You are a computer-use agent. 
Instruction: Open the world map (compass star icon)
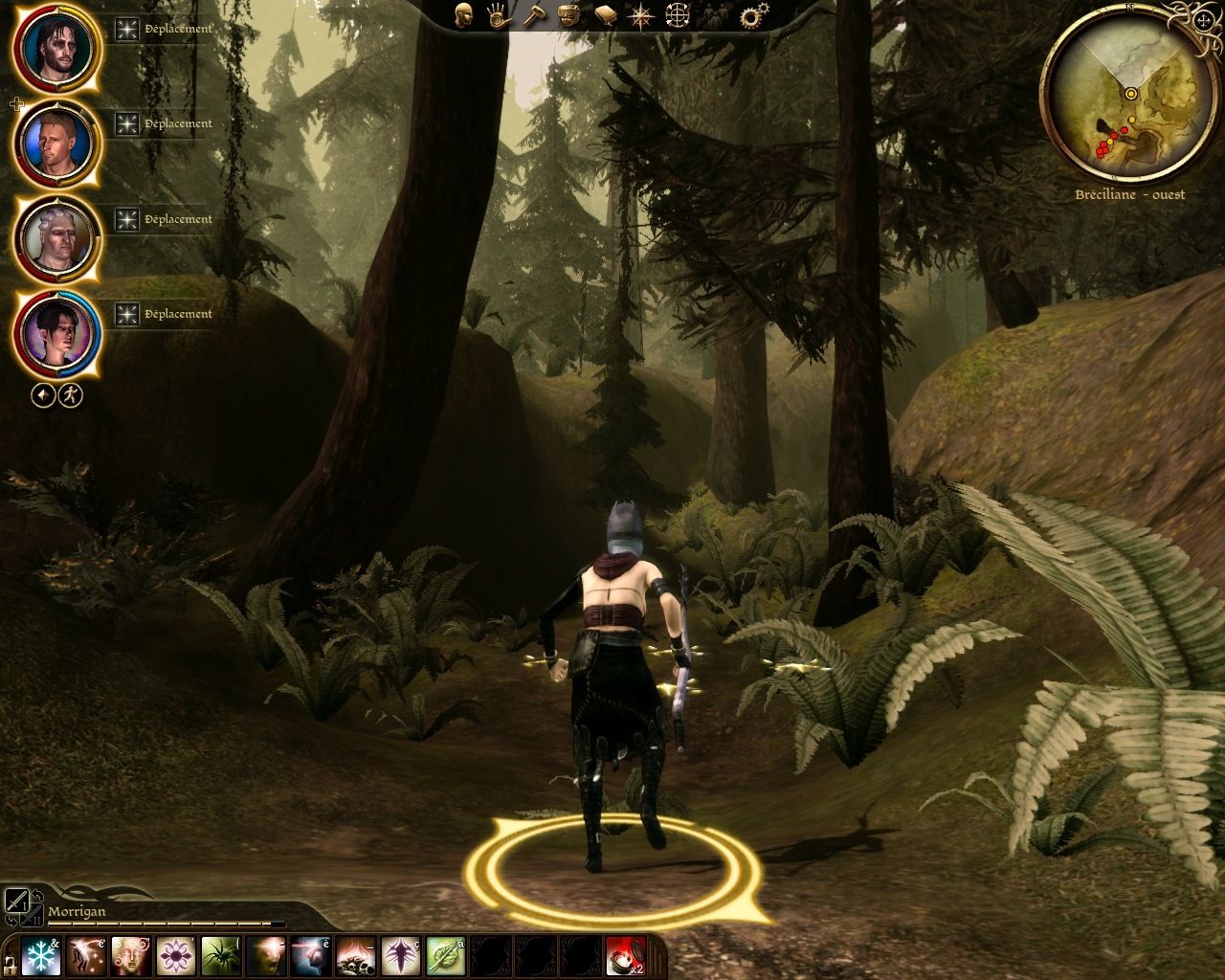click(639, 17)
